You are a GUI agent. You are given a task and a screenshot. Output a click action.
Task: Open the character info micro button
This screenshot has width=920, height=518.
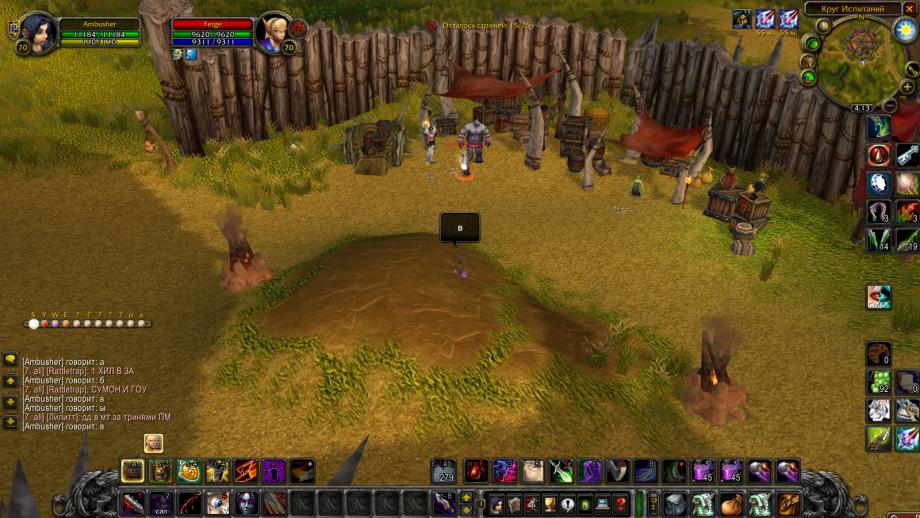click(495, 504)
